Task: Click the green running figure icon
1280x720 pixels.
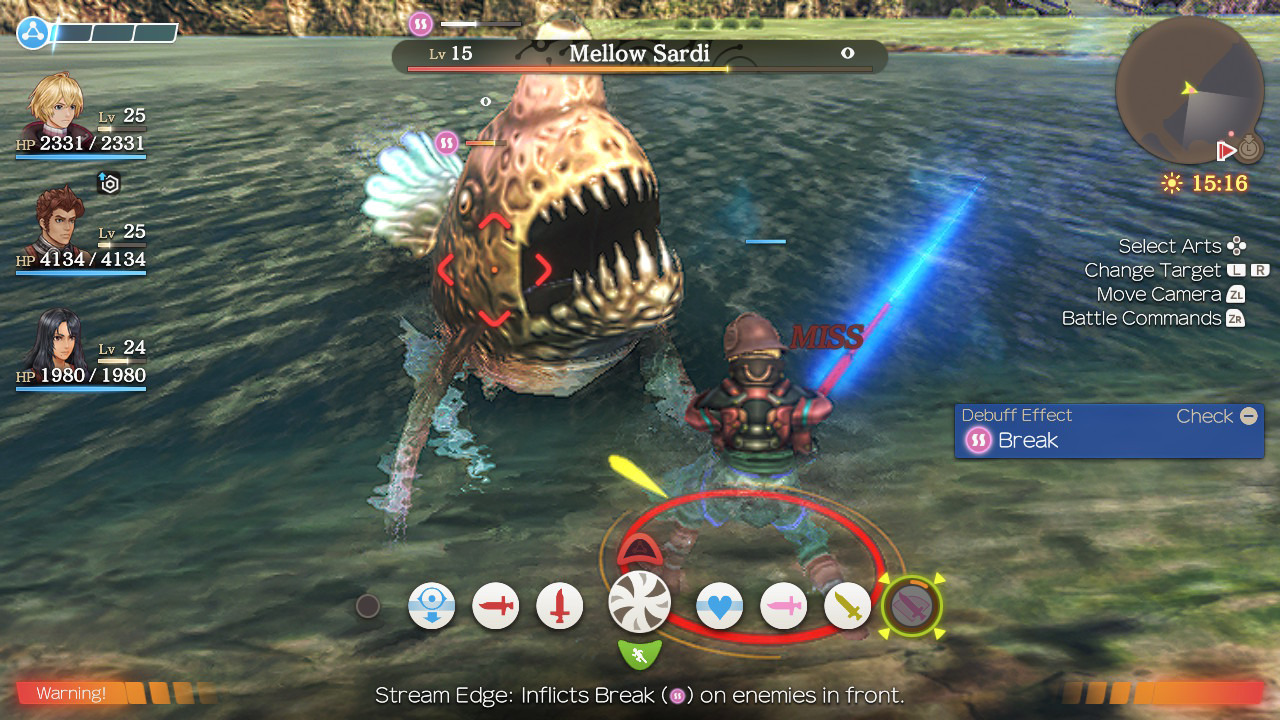Action: [640, 655]
